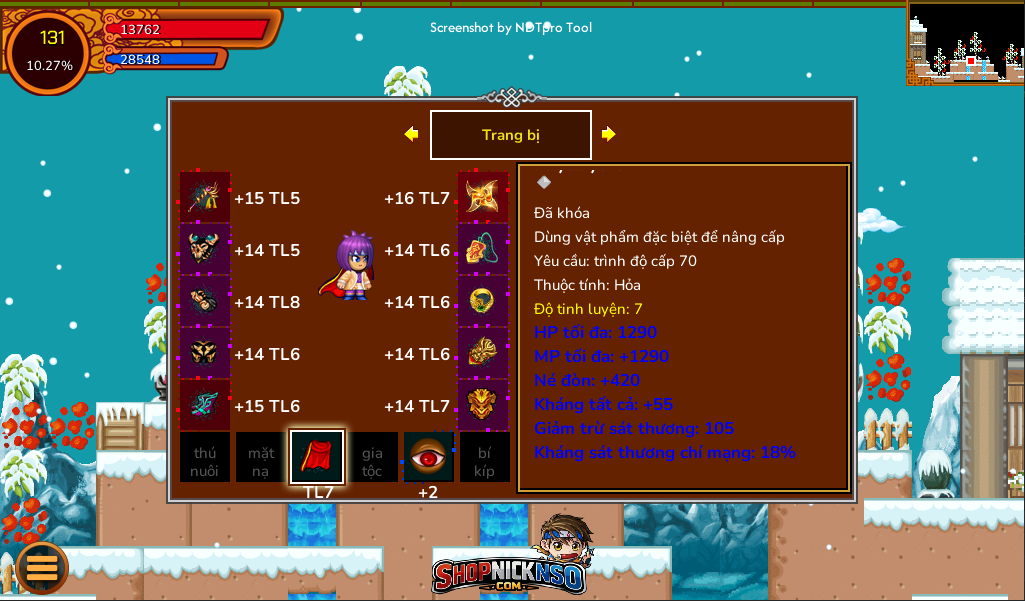Screen dimensions: 1025x601
Task: Click the left yellow arrow beside Trang bị
Action: (411, 134)
